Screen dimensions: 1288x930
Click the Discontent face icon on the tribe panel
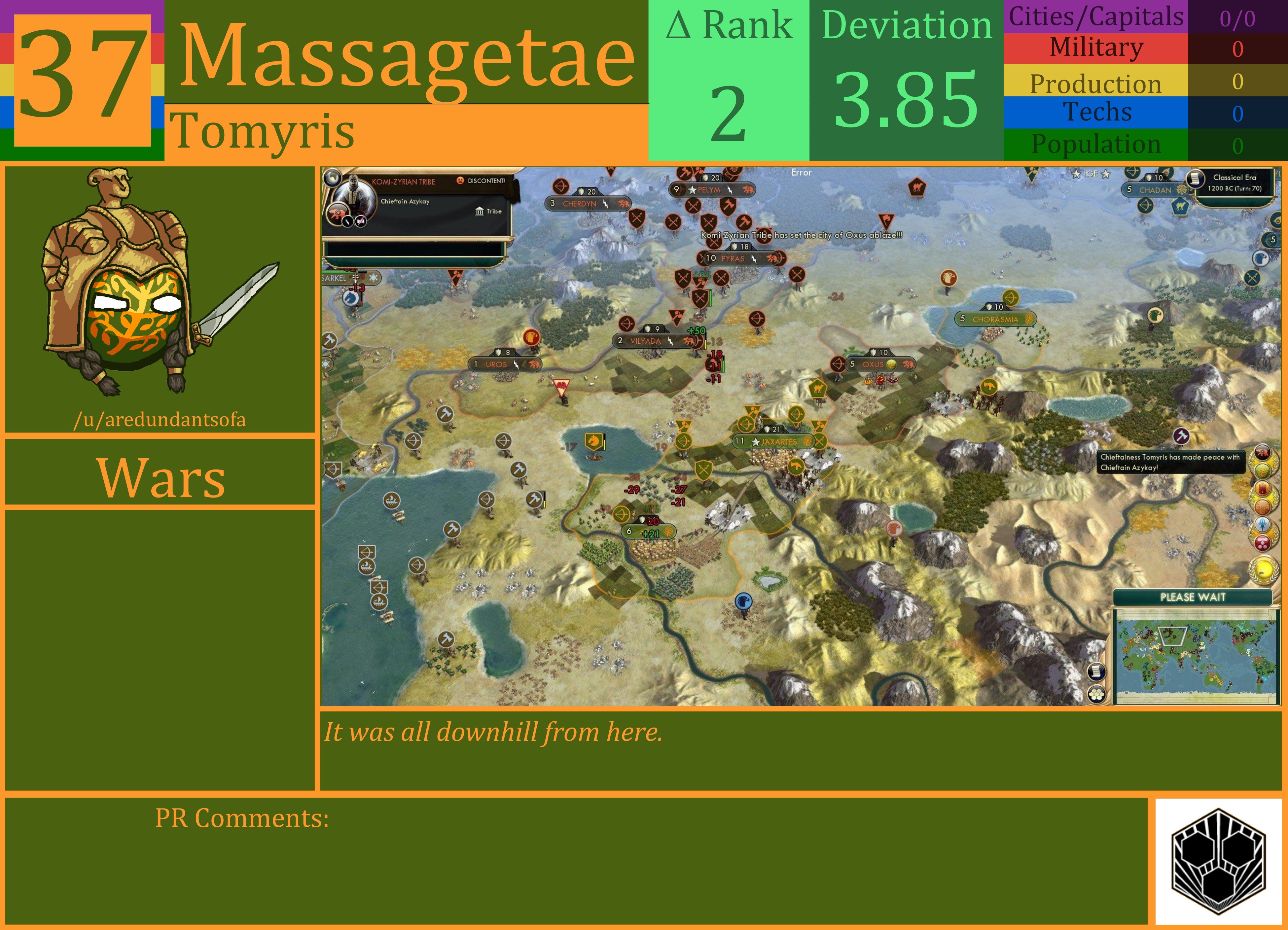coord(461,181)
